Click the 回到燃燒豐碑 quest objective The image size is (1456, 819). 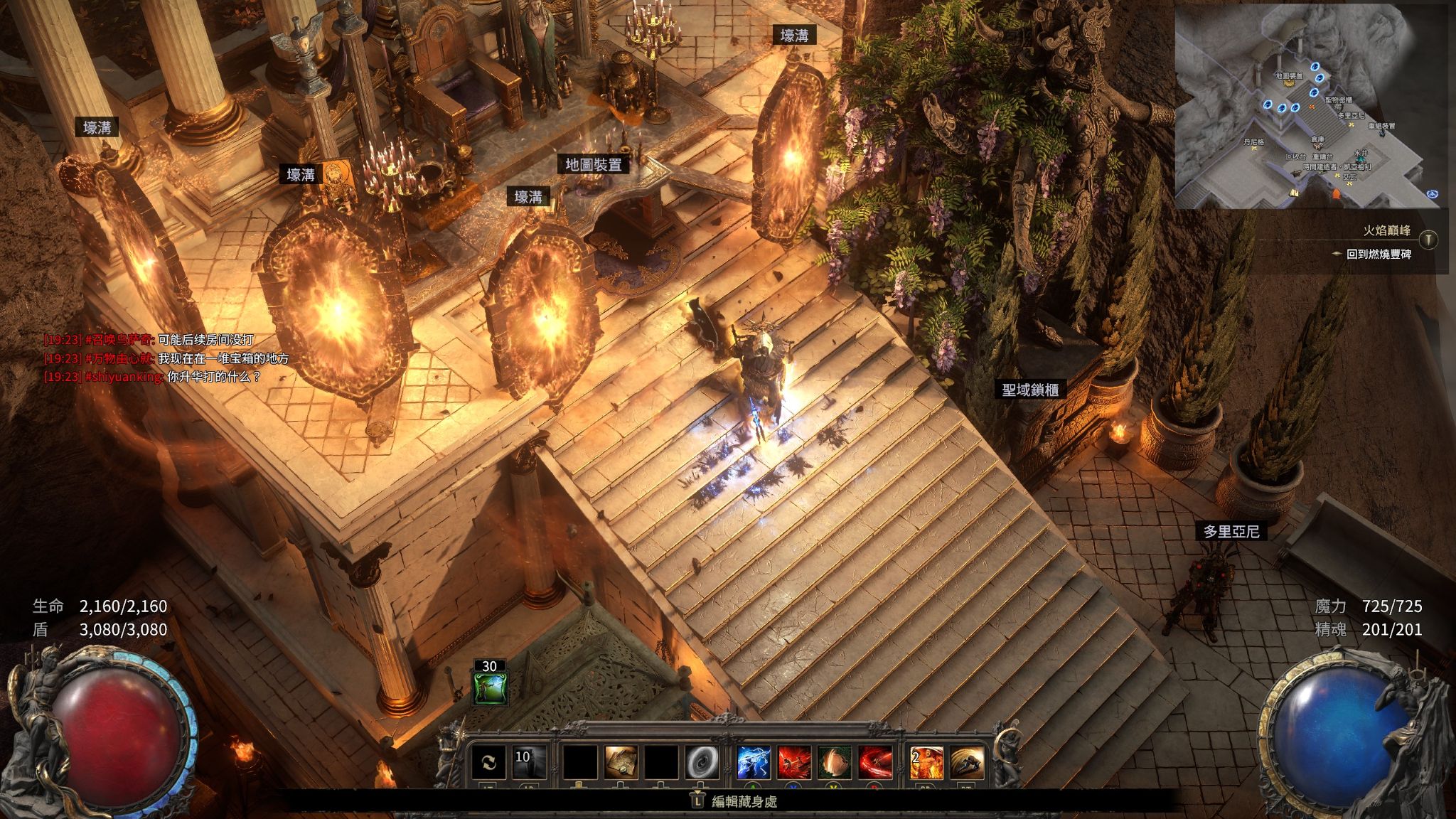pyautogui.click(x=1378, y=254)
